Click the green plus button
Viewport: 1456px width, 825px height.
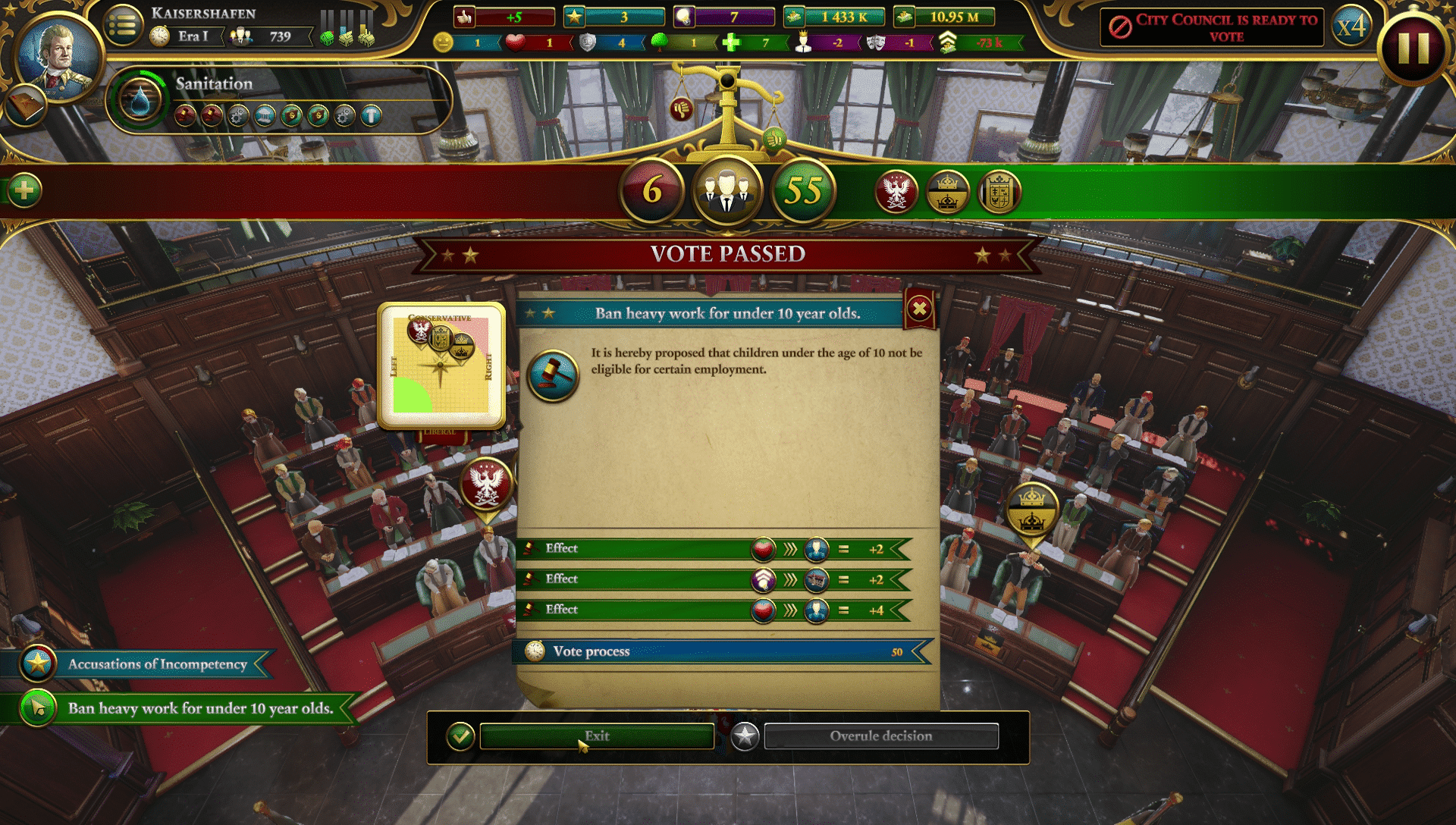pyautogui.click(x=24, y=190)
